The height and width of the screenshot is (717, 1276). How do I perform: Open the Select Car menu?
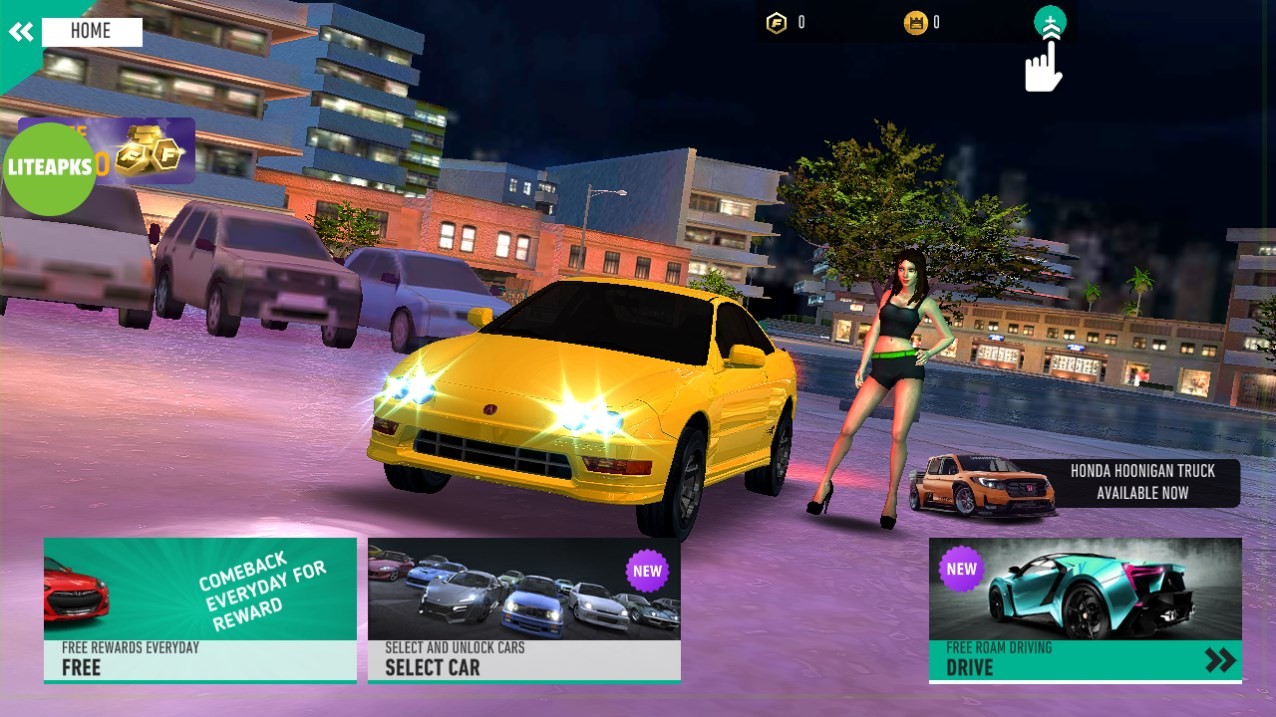click(x=524, y=610)
